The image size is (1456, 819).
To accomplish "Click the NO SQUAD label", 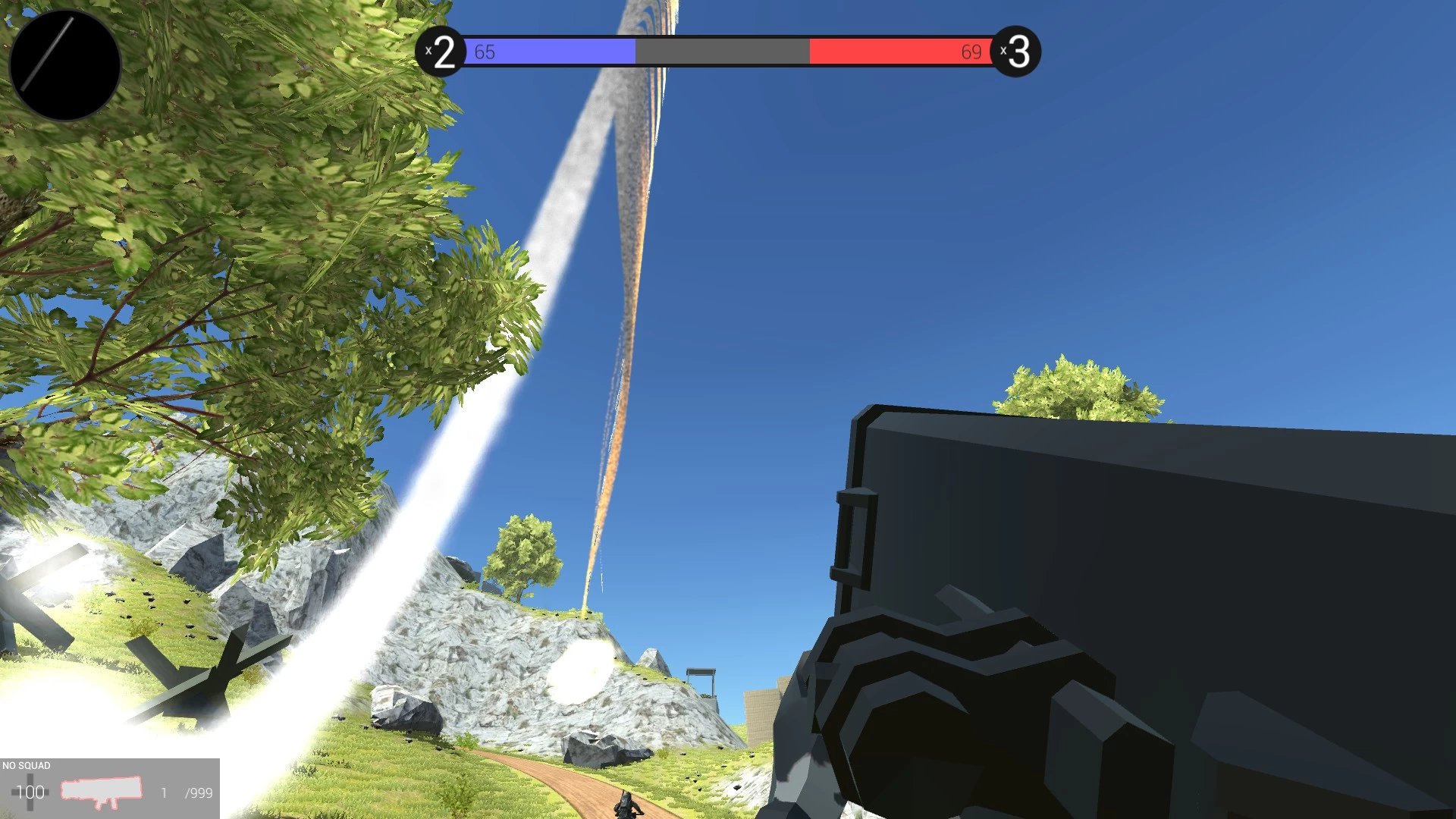I will click(x=26, y=765).
